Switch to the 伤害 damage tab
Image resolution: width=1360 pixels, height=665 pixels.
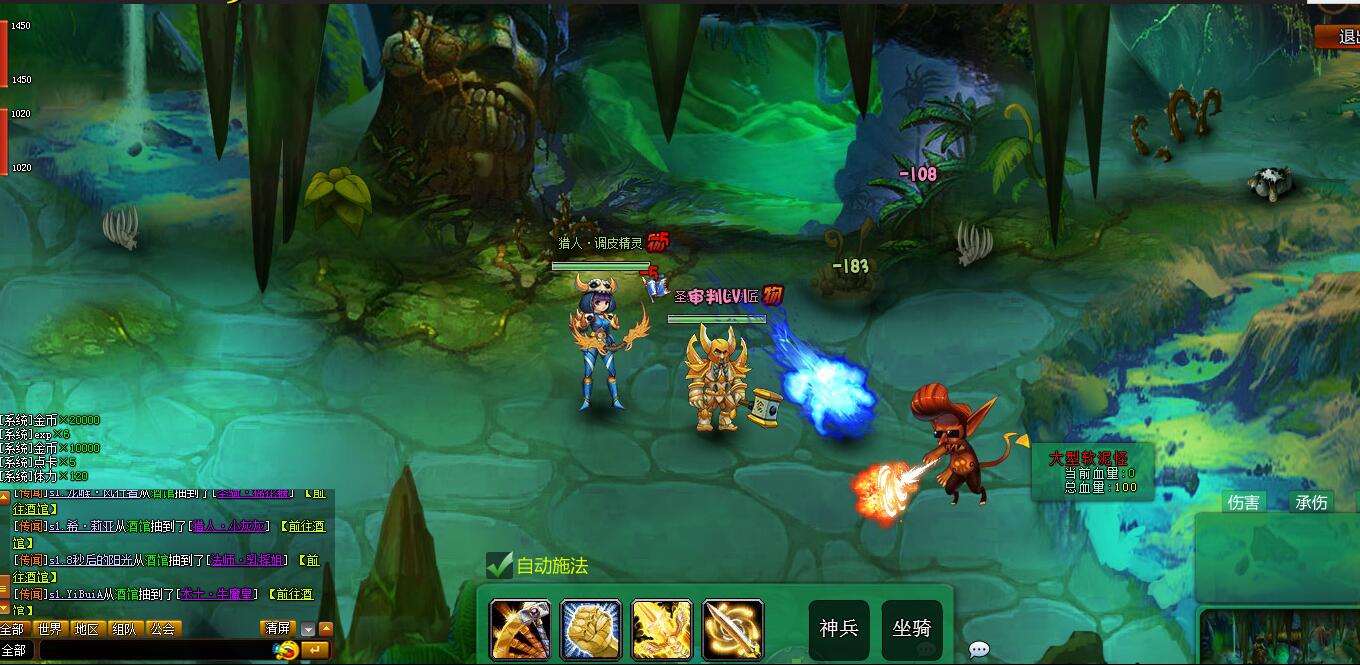click(x=1244, y=502)
